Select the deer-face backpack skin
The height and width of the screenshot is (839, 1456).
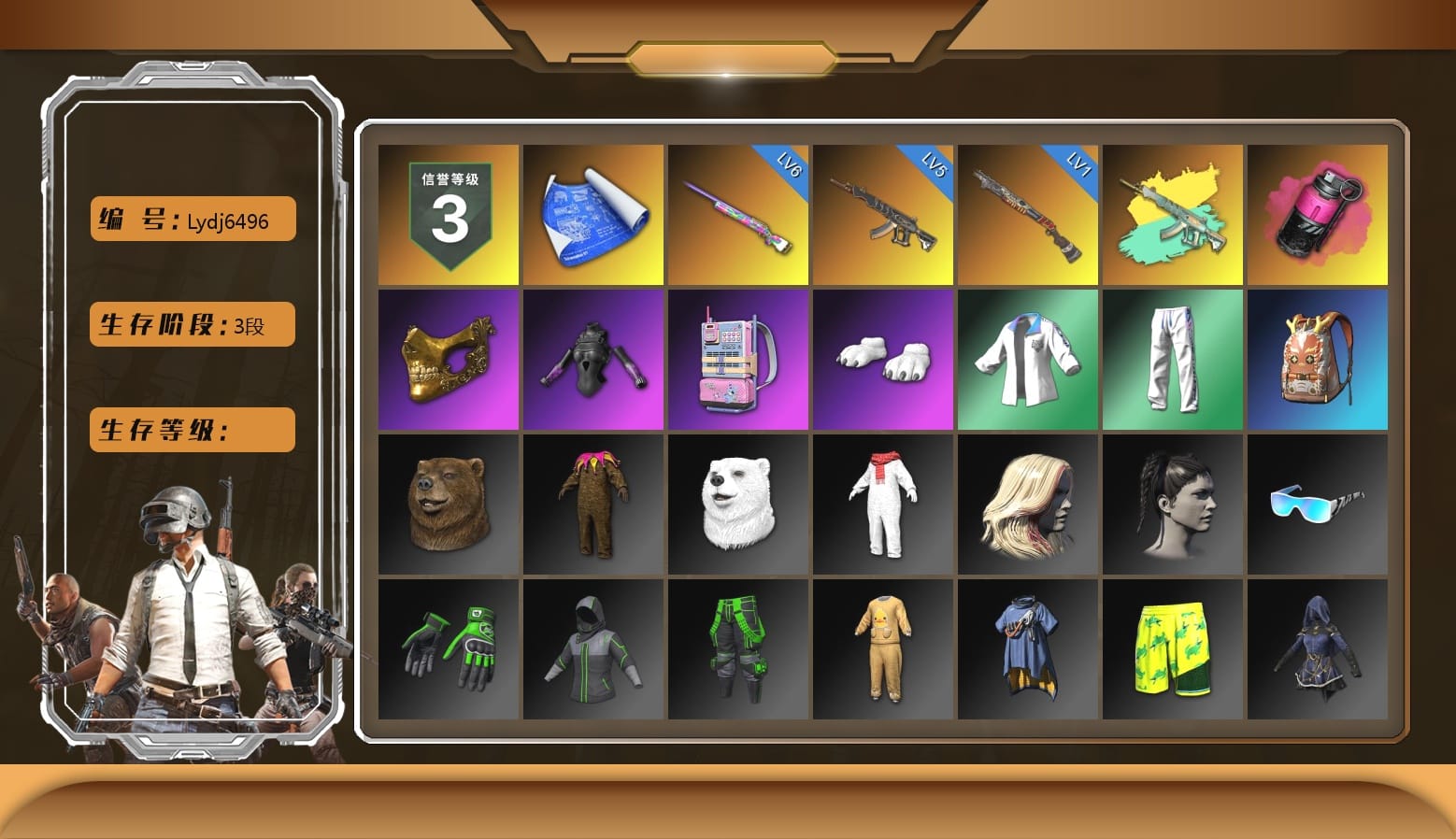(x=1318, y=359)
